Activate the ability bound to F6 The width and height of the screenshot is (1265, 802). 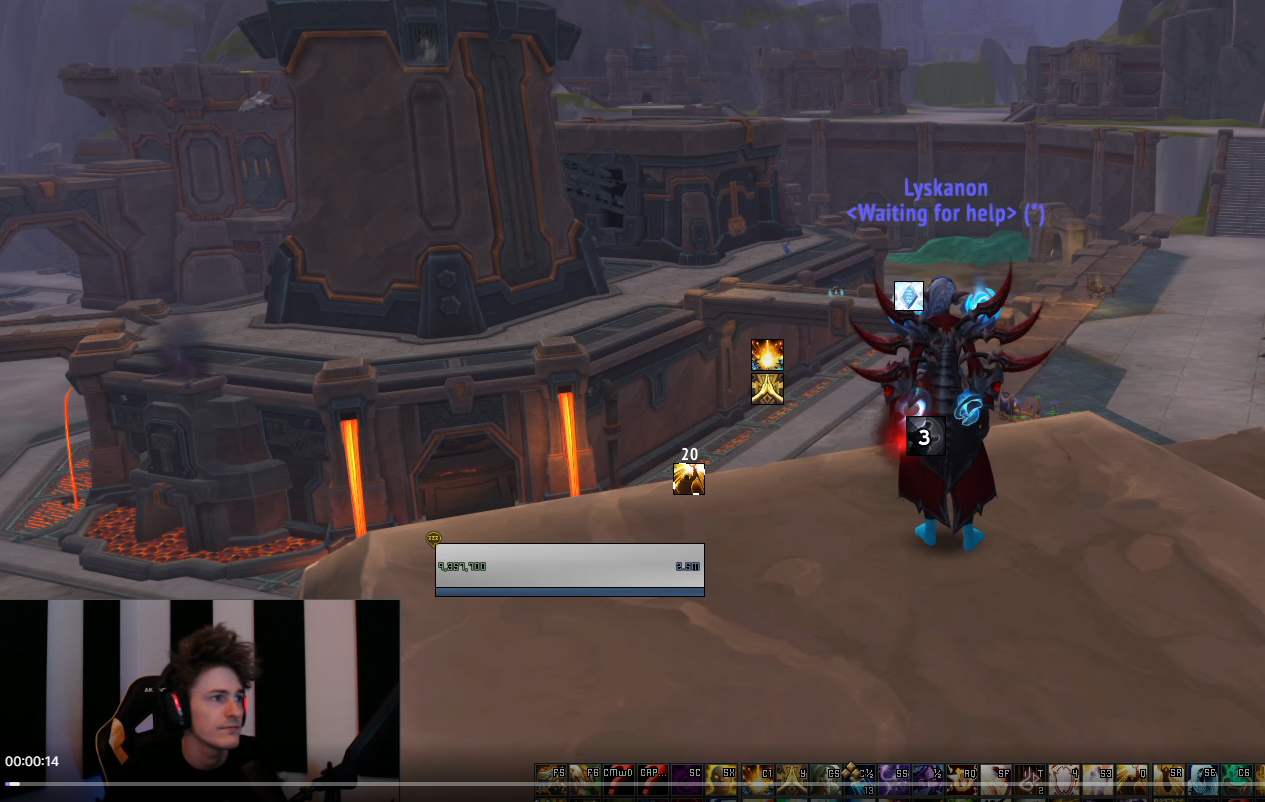pos(585,779)
